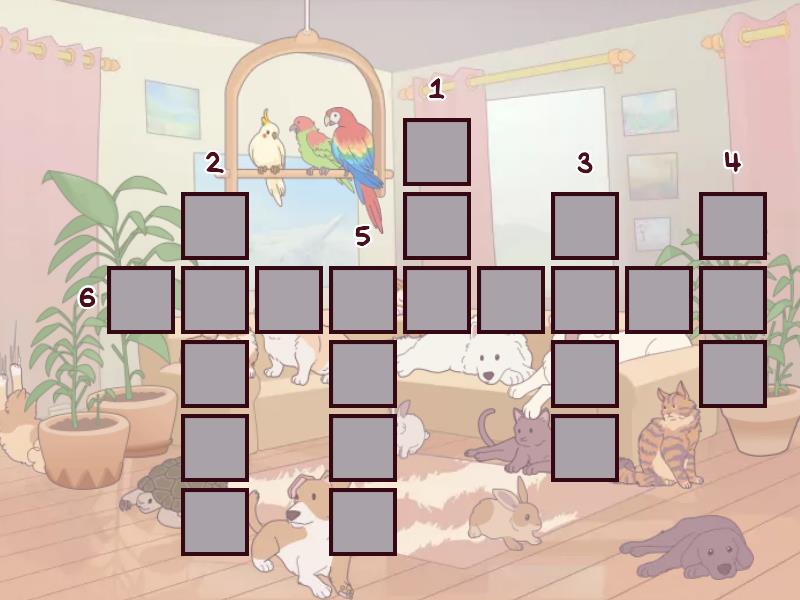Select the top square of word 4
Image resolution: width=800 pixels, height=600 pixels.
click(x=733, y=226)
